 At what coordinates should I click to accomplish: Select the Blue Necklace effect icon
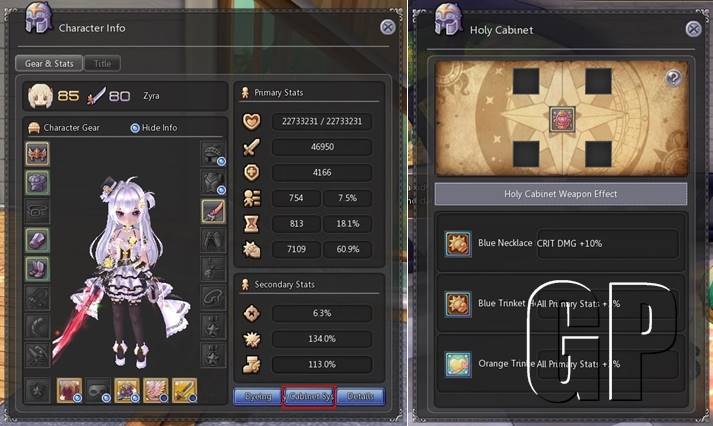460,243
